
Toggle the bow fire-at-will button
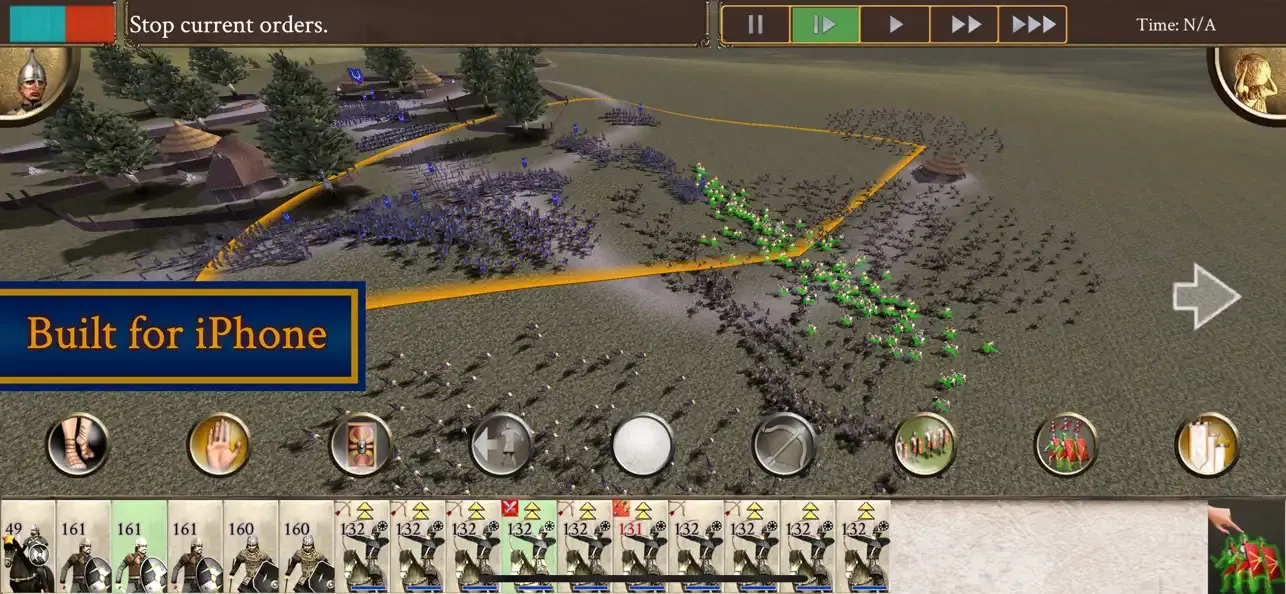tap(784, 445)
